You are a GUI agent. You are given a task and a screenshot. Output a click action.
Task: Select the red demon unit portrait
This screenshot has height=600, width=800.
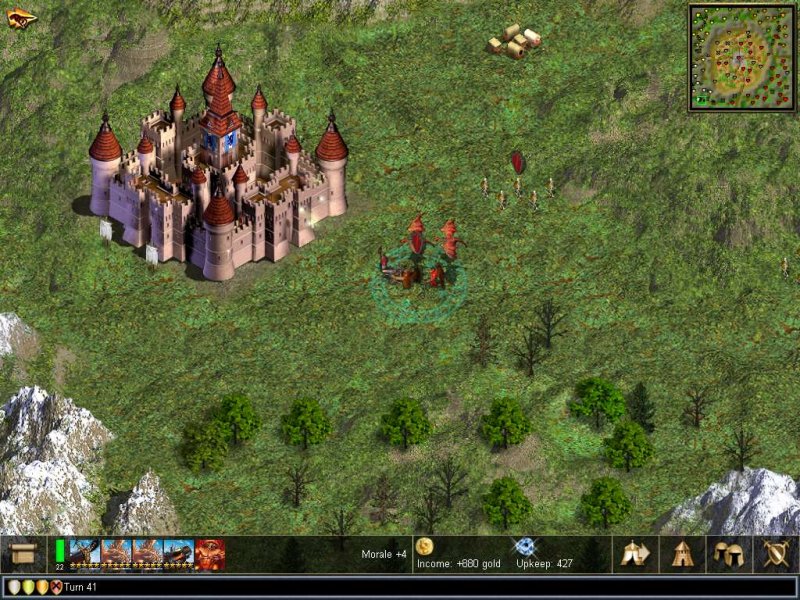(210, 553)
